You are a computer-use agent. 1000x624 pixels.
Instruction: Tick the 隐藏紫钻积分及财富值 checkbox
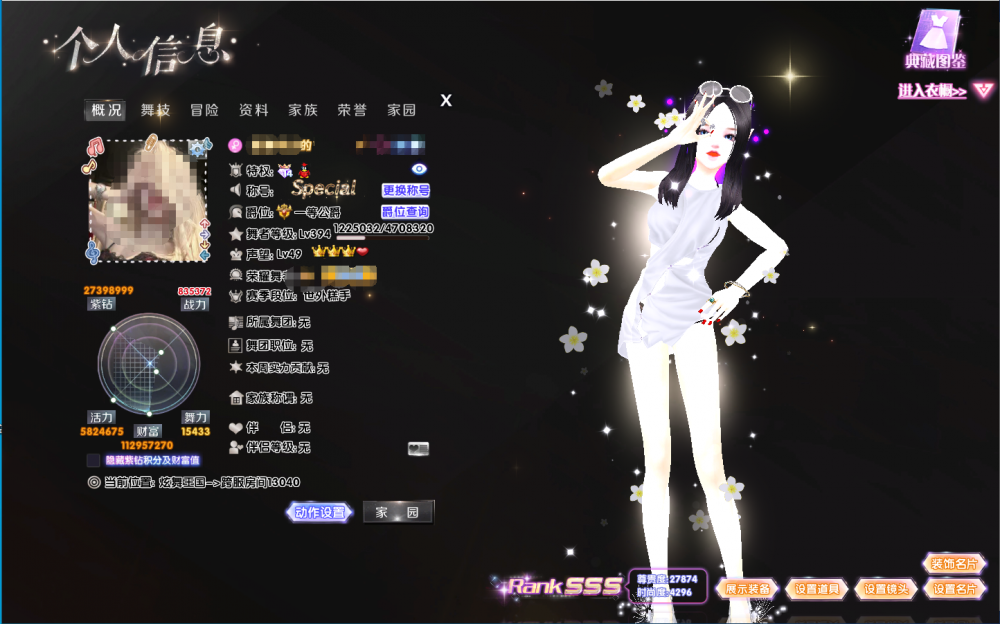94,461
